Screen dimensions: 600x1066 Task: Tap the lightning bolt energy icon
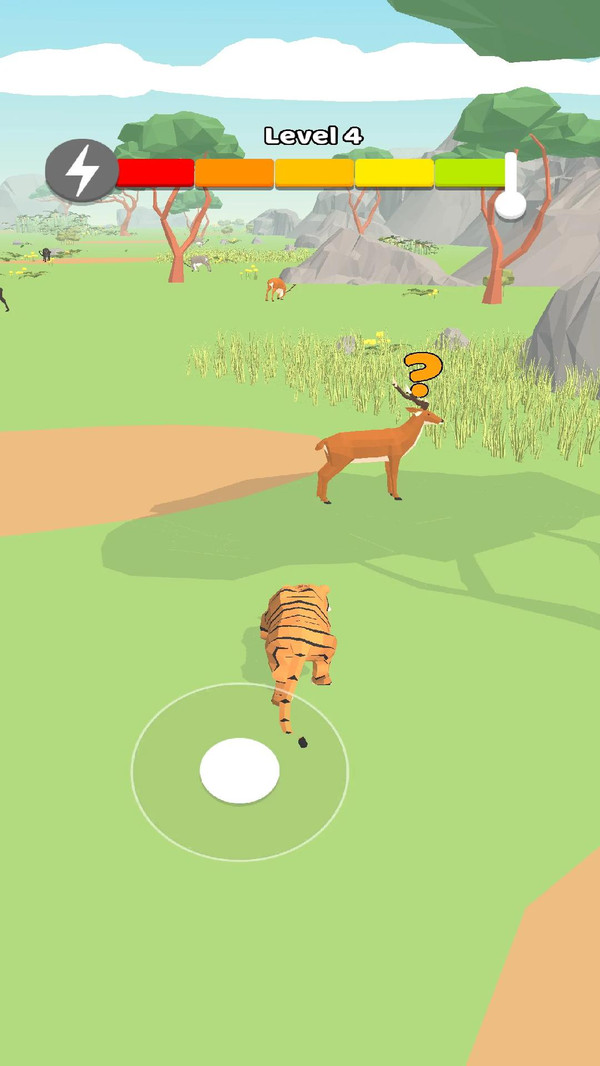pyautogui.click(x=82, y=171)
